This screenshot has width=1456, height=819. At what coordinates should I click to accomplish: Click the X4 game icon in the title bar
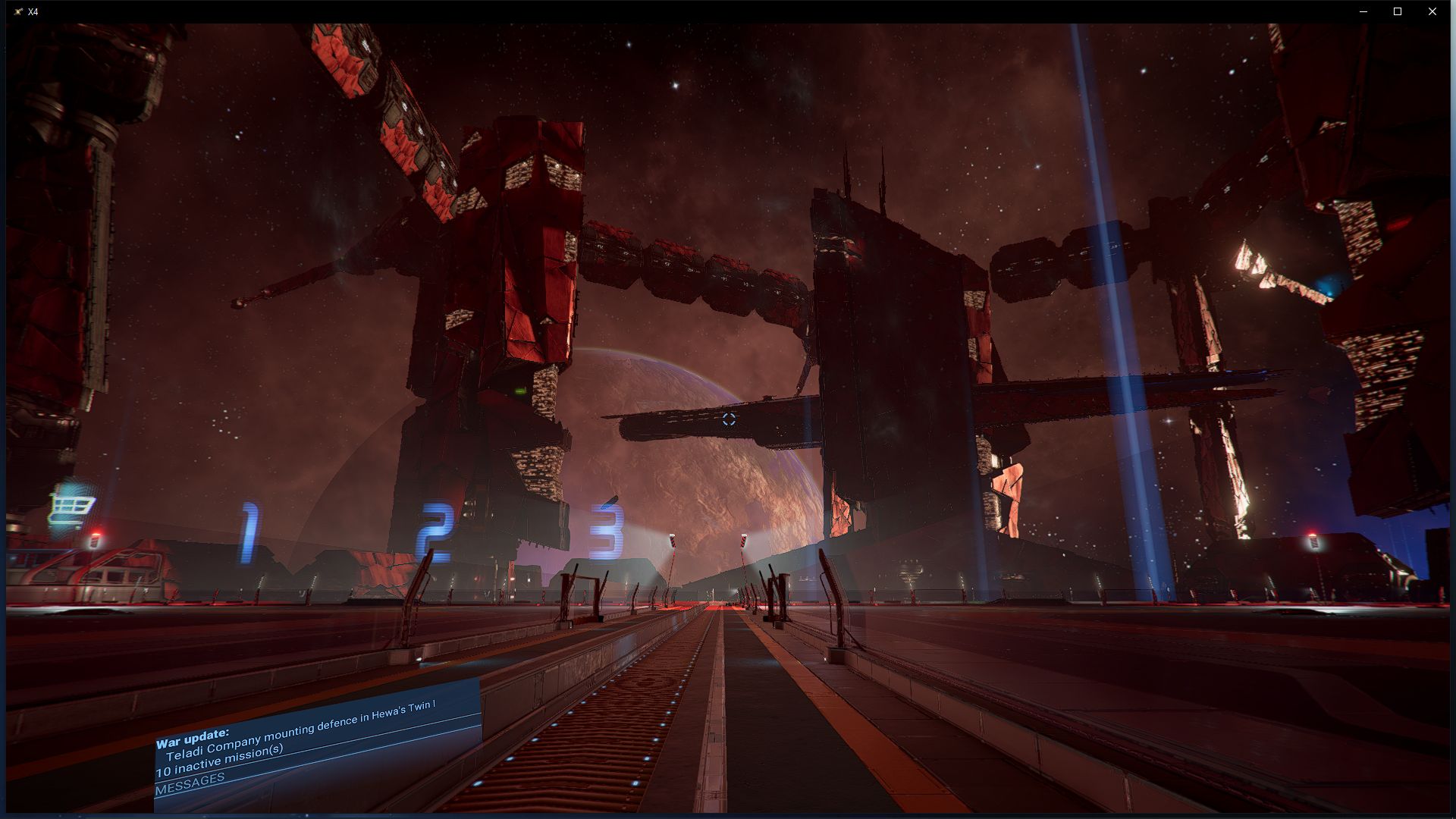(17, 11)
